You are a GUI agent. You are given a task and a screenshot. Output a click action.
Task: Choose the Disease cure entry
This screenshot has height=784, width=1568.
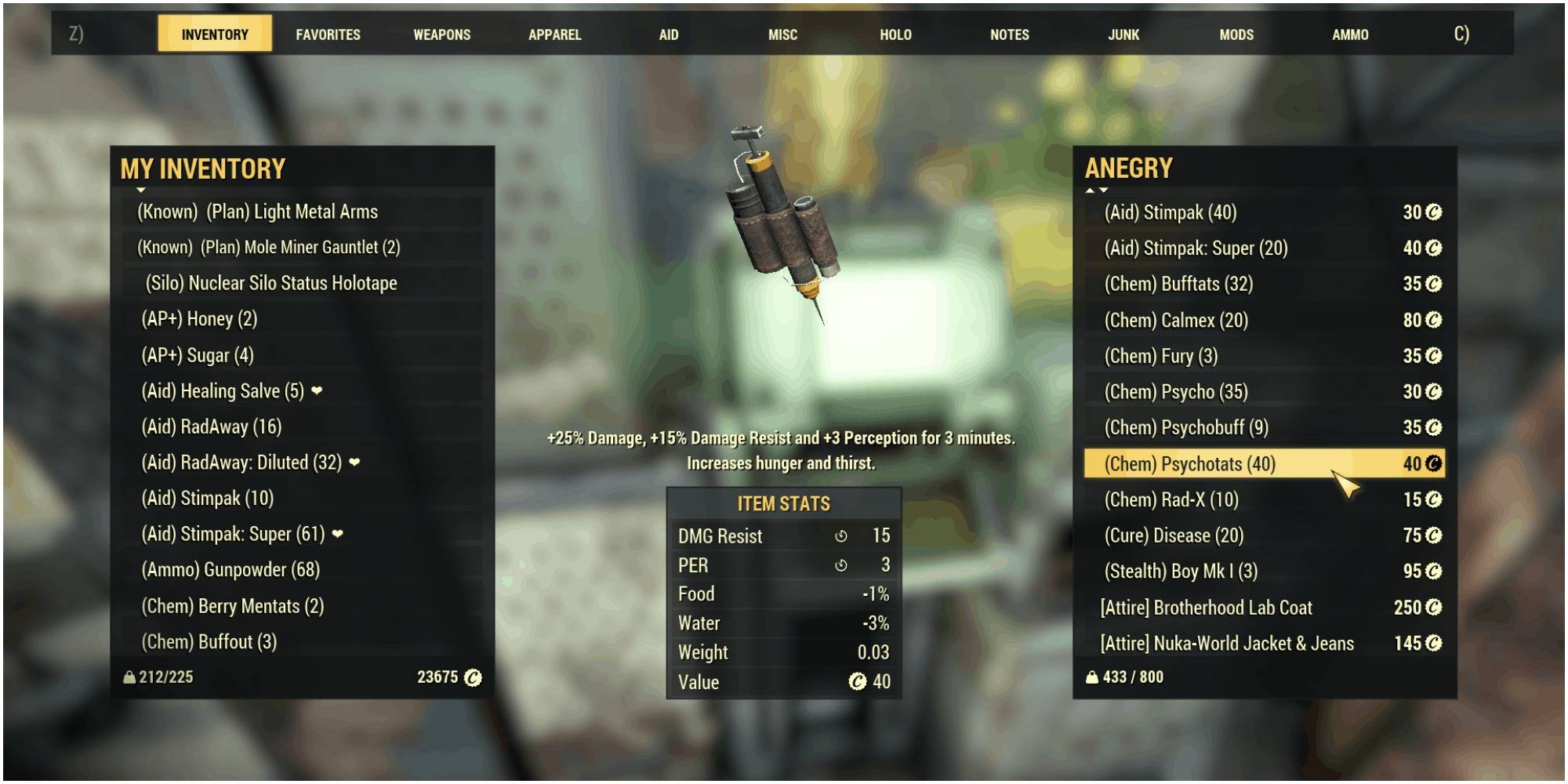(1173, 535)
